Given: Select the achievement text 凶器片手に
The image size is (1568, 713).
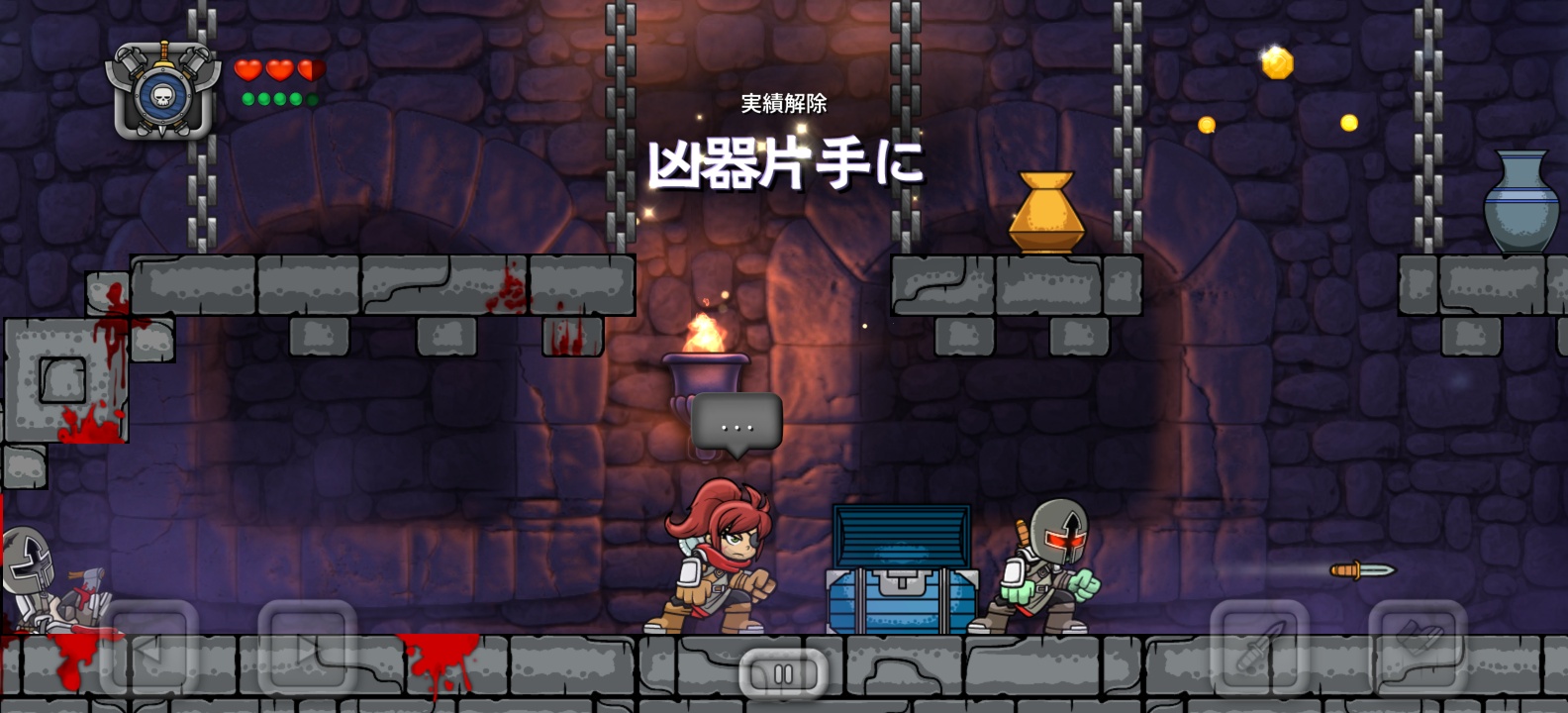Looking at the screenshot, I should [x=787, y=164].
